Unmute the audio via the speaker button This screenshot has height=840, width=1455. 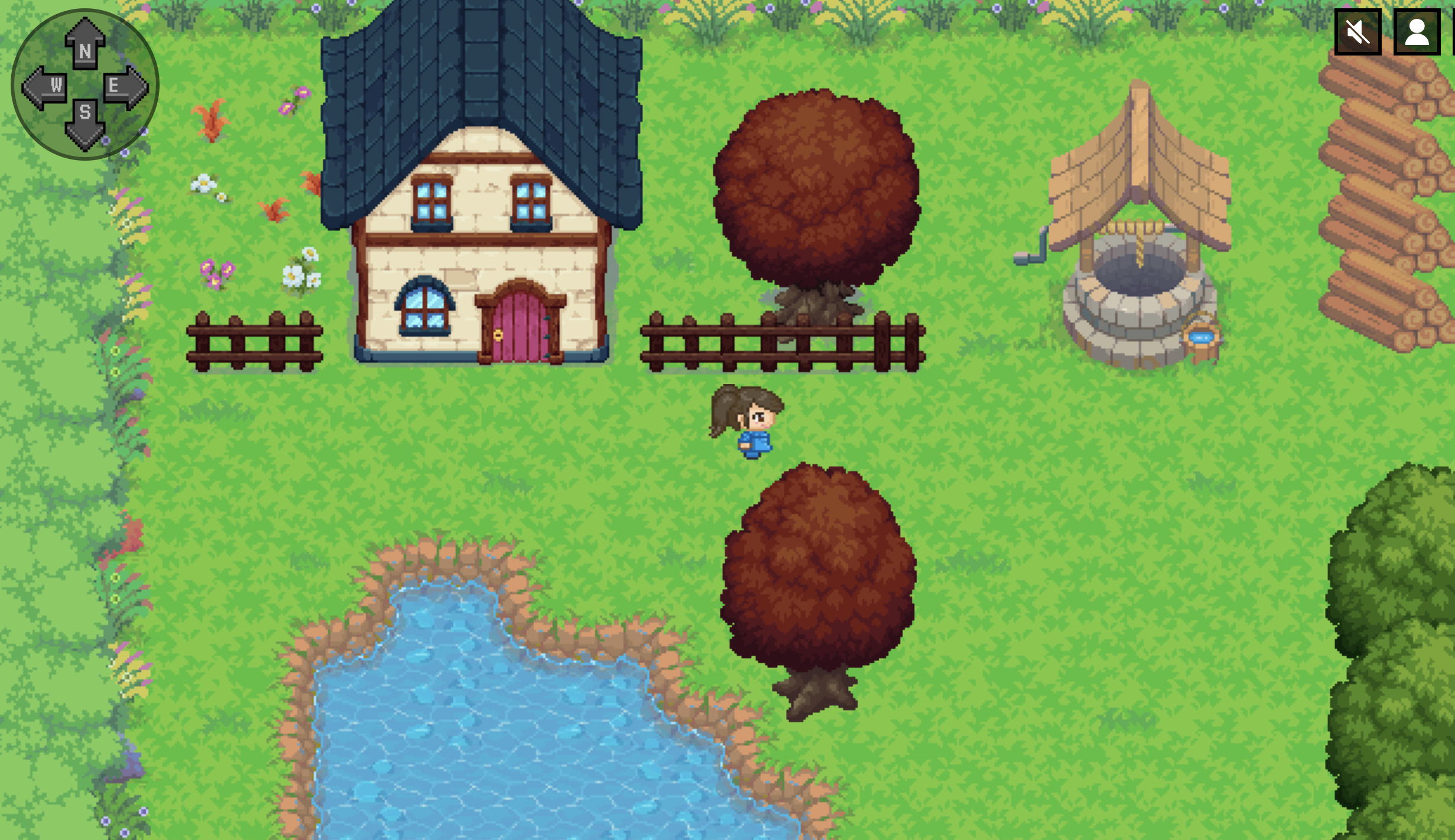coord(1357,32)
